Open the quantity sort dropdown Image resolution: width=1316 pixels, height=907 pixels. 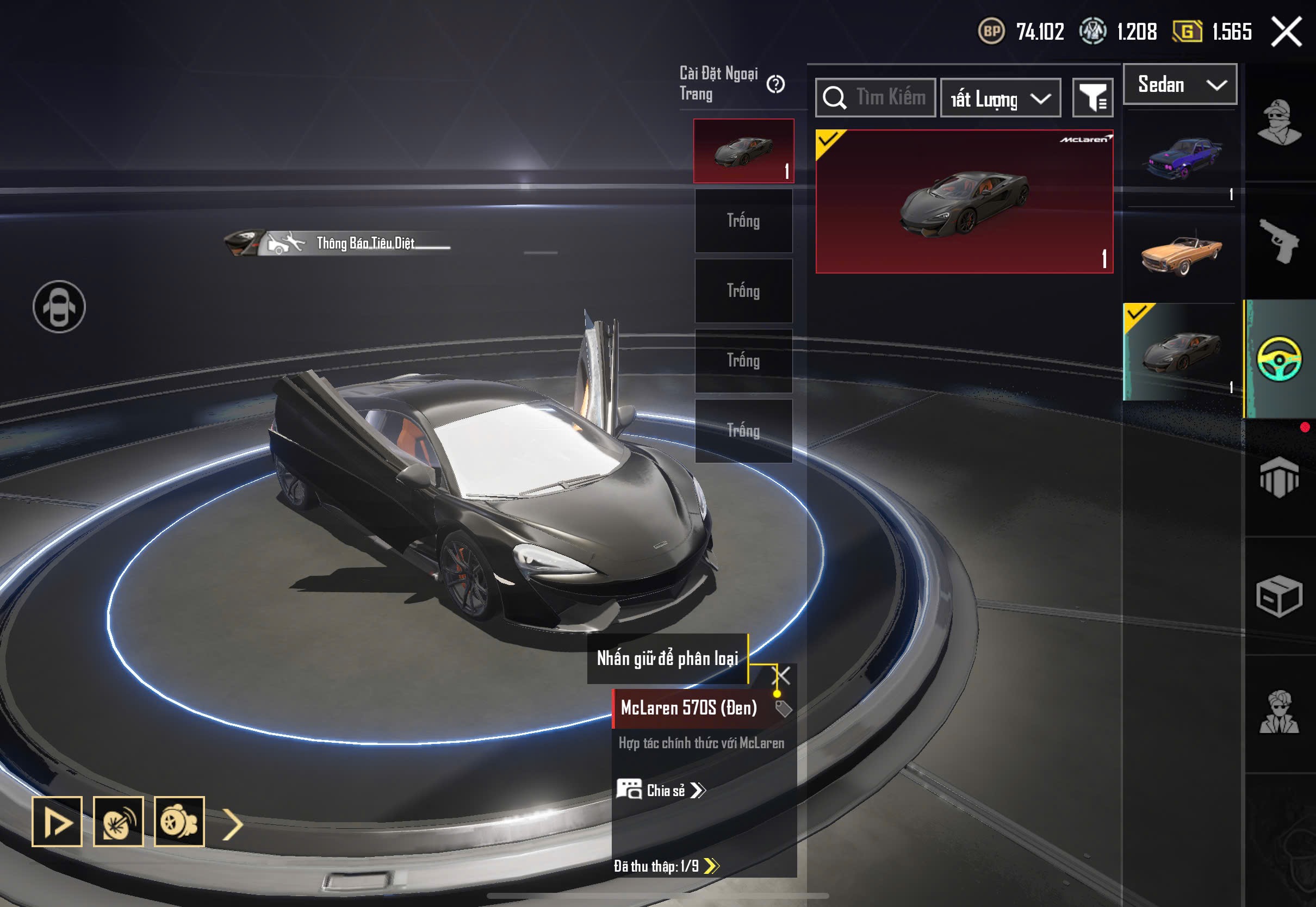coord(1001,99)
